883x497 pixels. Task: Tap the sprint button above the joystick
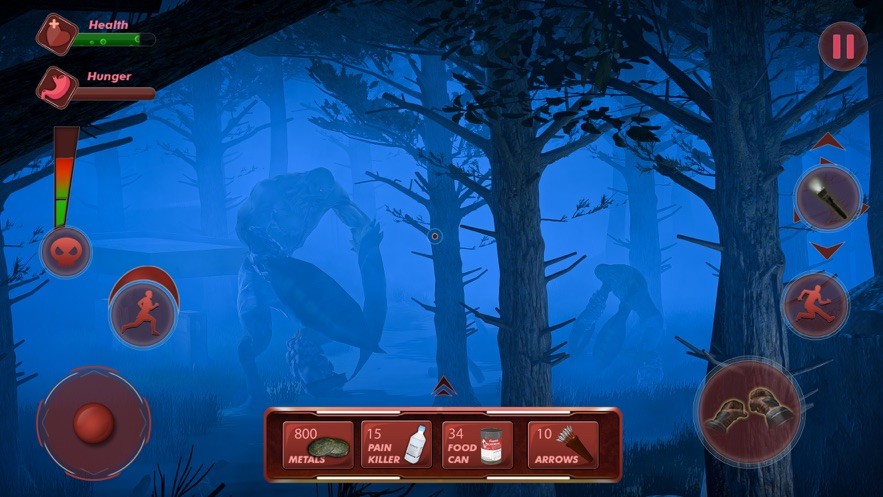point(144,310)
